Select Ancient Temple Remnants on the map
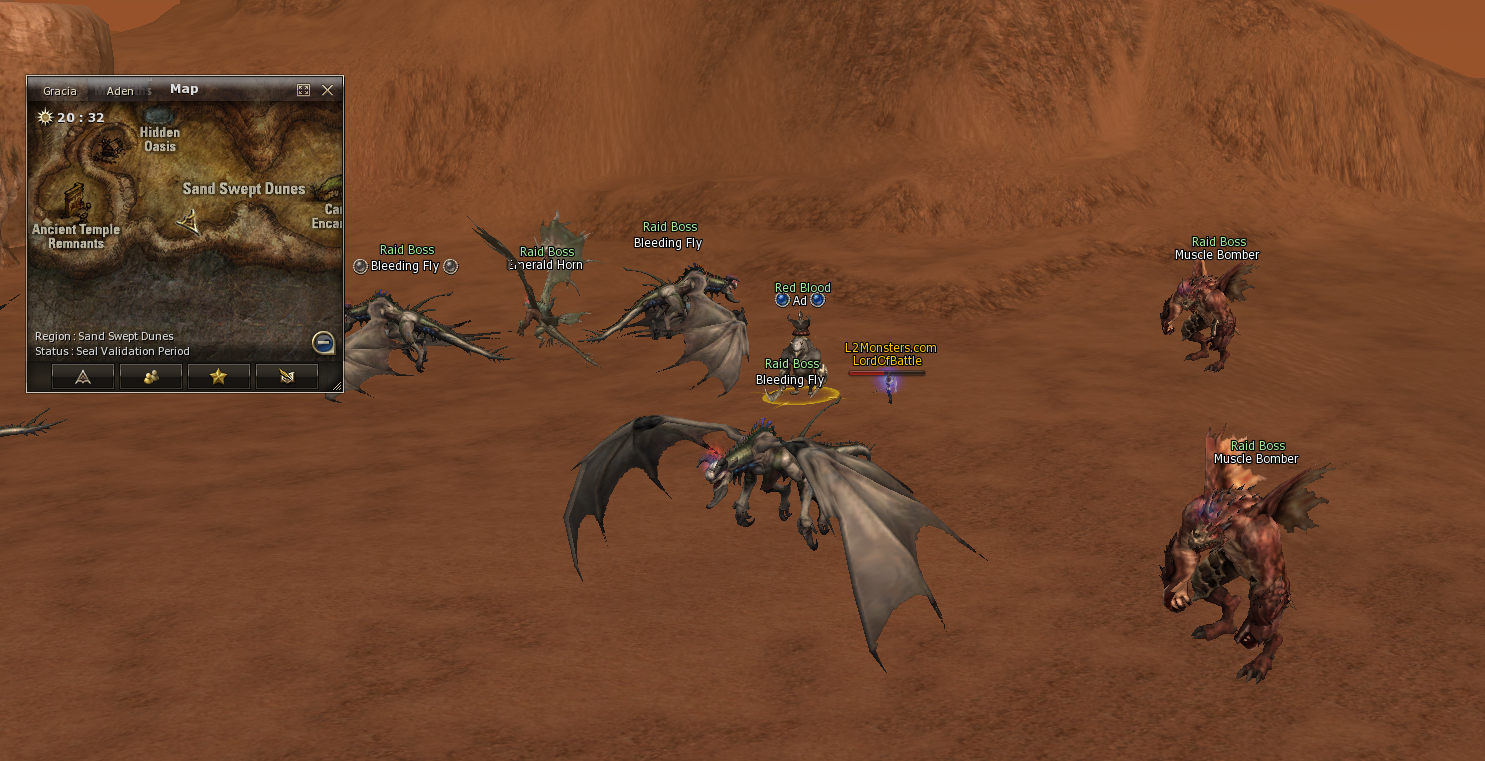Screen dimensions: 1485x761 (76, 235)
